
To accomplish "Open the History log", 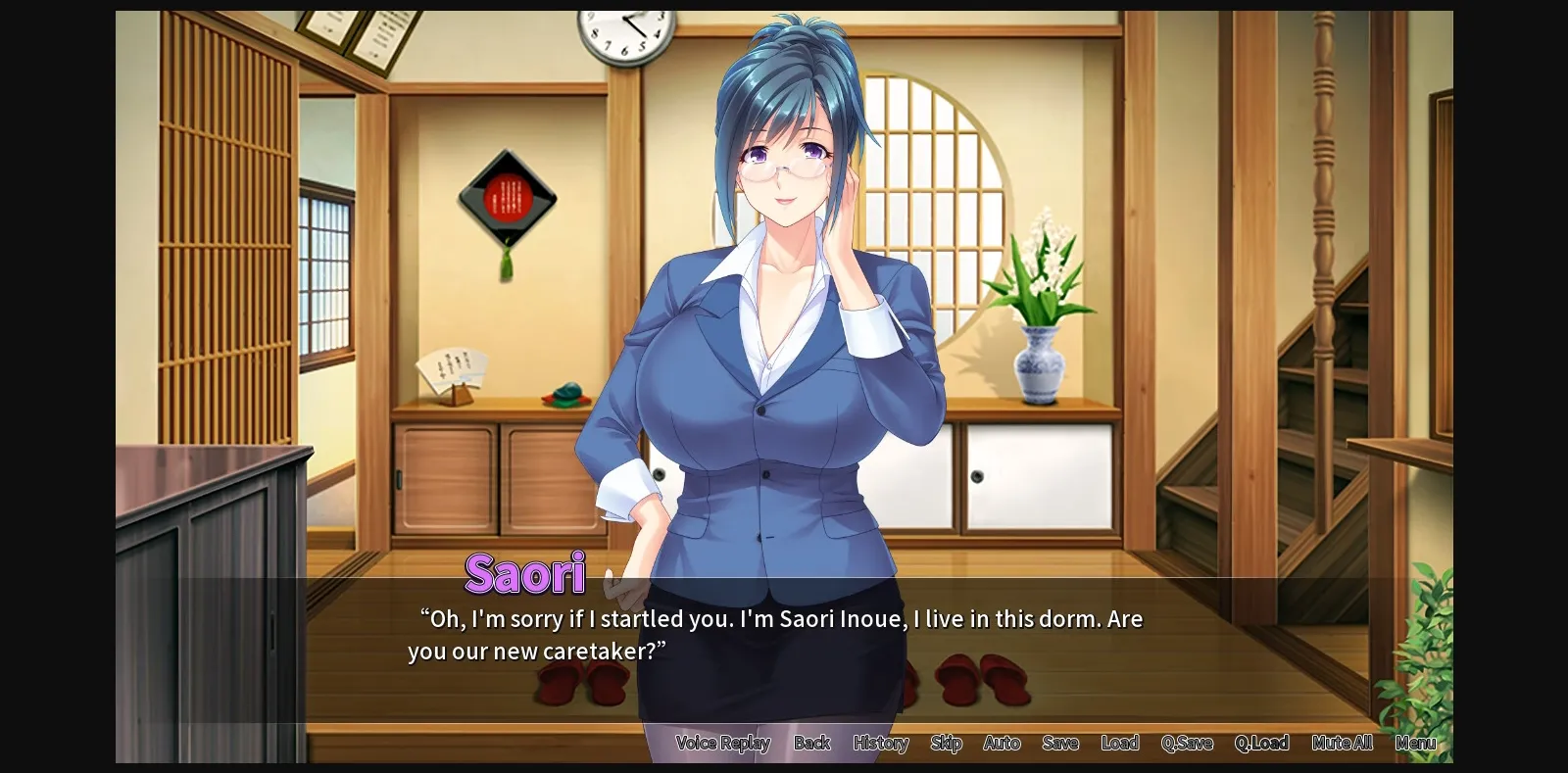I will click(x=879, y=743).
